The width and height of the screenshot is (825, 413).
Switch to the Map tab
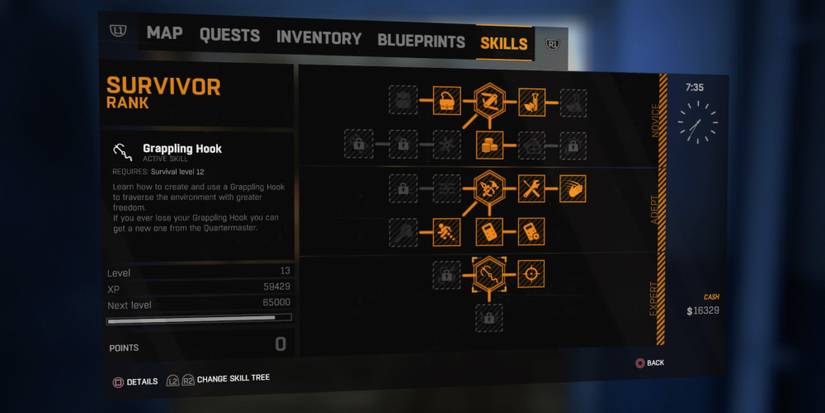click(164, 33)
